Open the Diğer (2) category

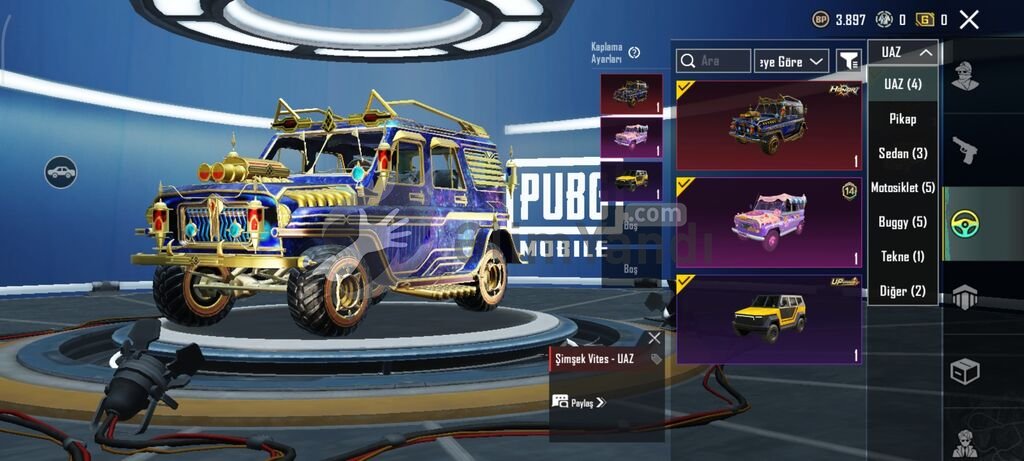(x=902, y=291)
